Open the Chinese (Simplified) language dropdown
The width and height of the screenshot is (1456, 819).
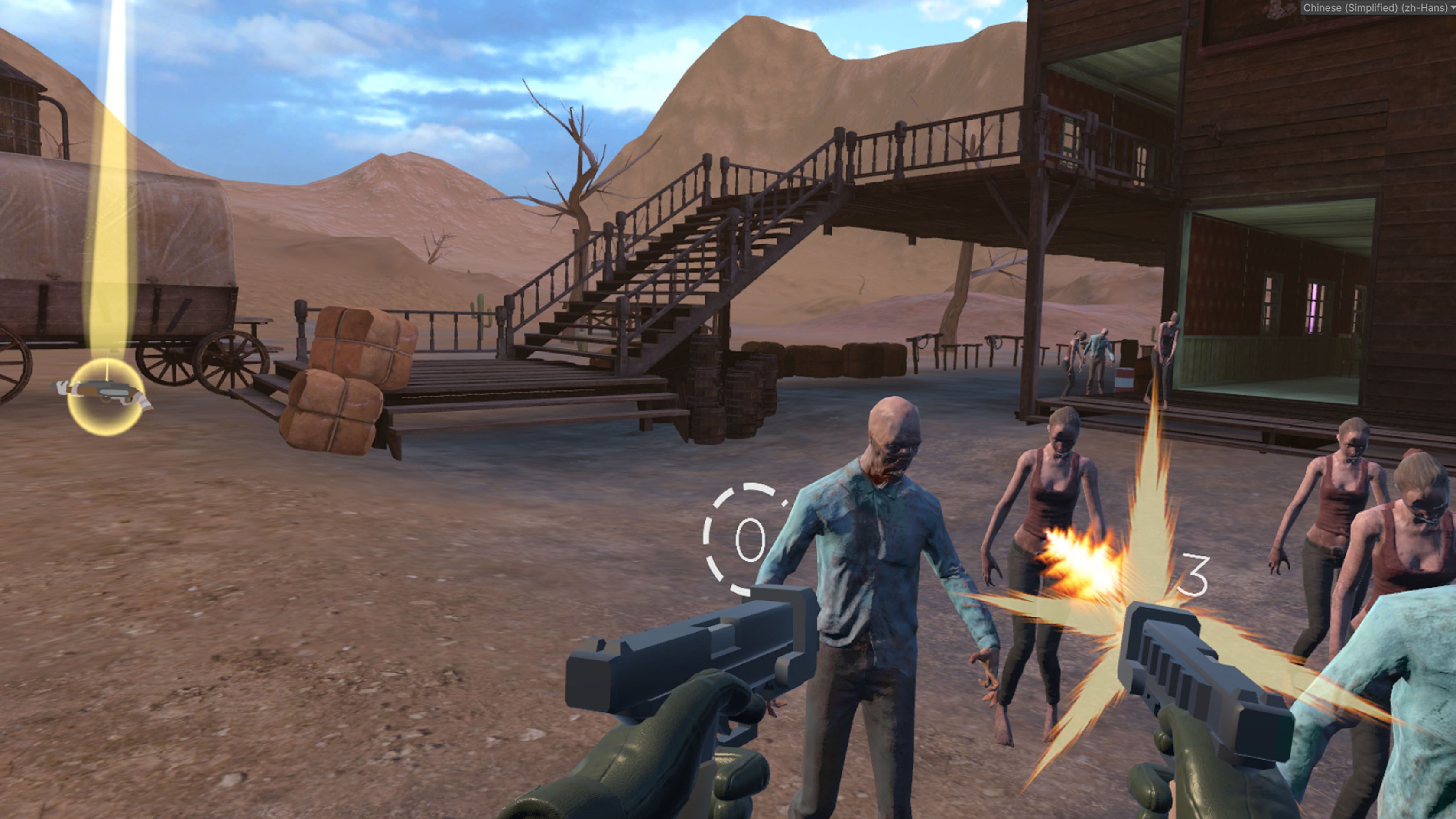(x=1378, y=7)
